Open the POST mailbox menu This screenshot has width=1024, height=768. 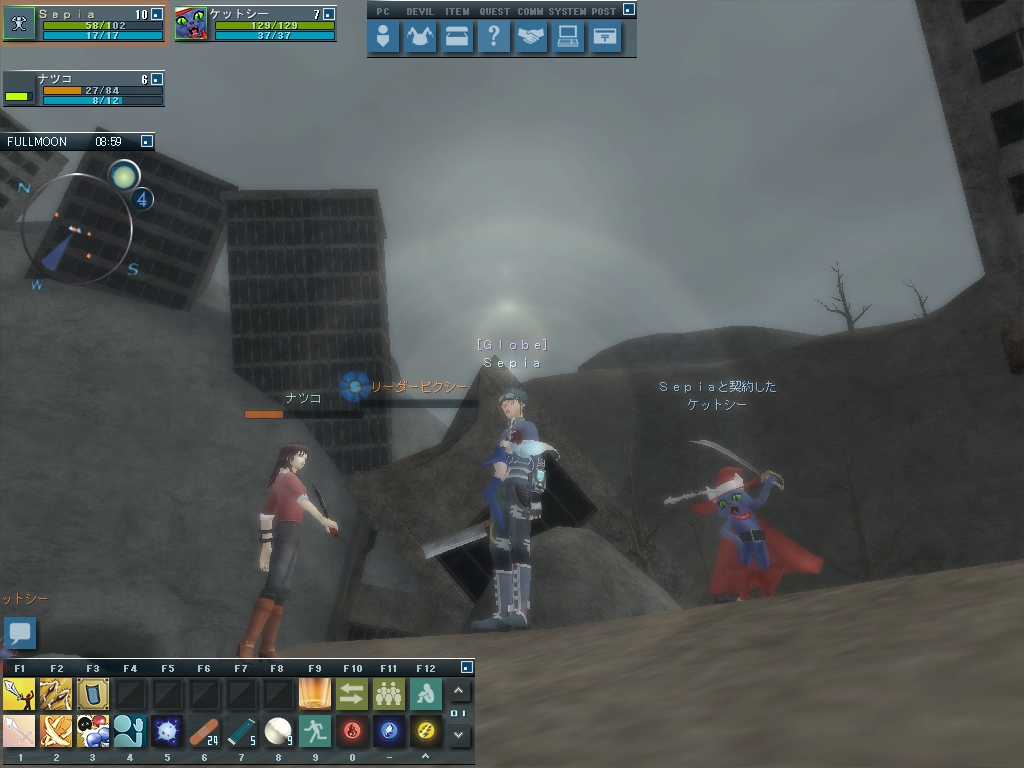click(605, 38)
